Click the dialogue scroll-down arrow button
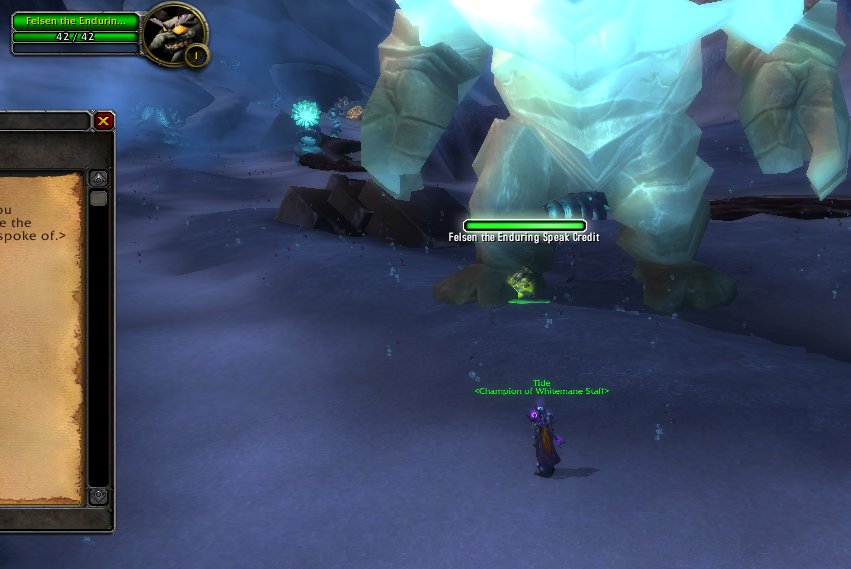Viewport: 851px width, 569px height. click(x=98, y=496)
